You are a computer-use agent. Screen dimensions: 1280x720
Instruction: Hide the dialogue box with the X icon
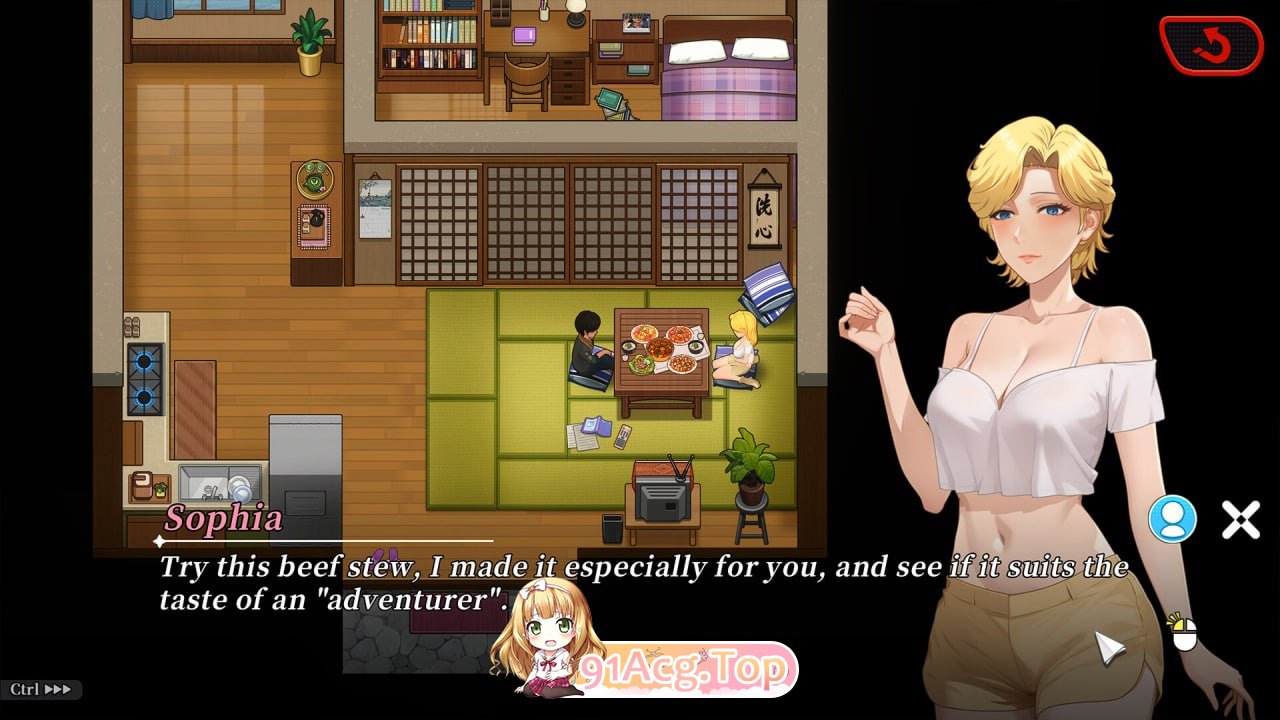click(x=1241, y=519)
